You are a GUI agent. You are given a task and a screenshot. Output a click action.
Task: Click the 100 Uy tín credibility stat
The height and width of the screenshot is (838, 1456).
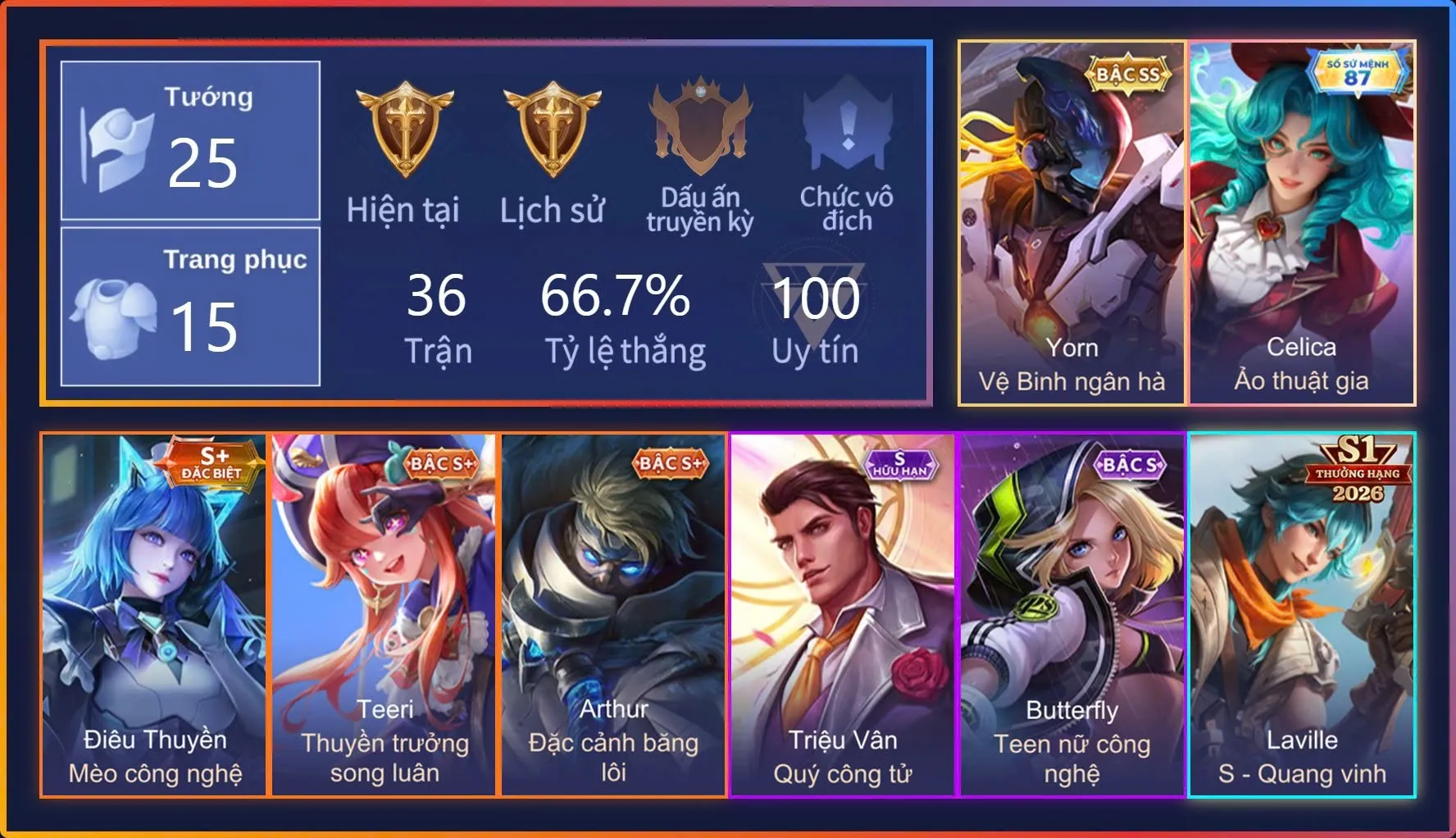tap(816, 317)
